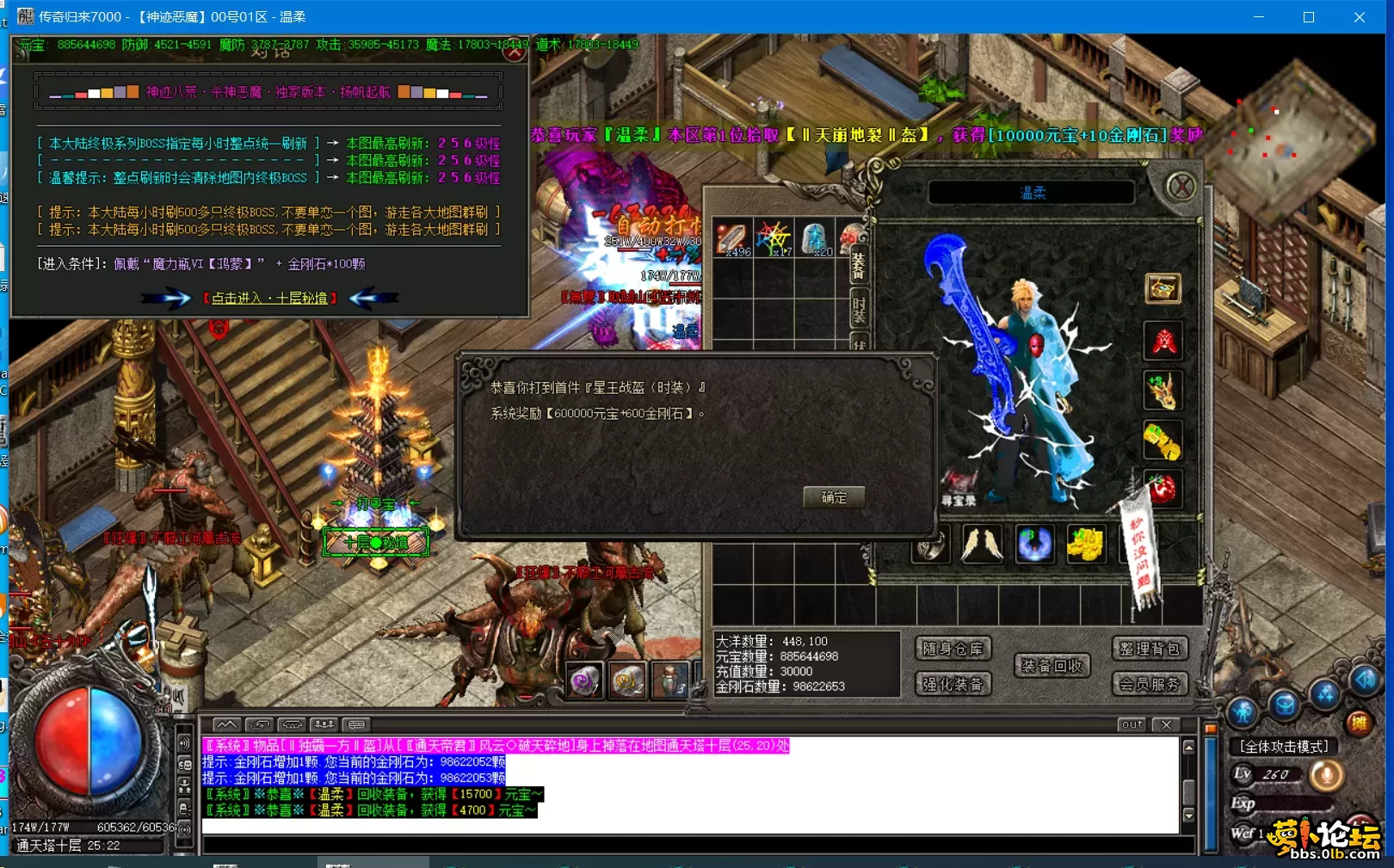This screenshot has height=868, width=1394.
Task: Click the angel wings item icon in equipment panel
Action: tap(982, 542)
